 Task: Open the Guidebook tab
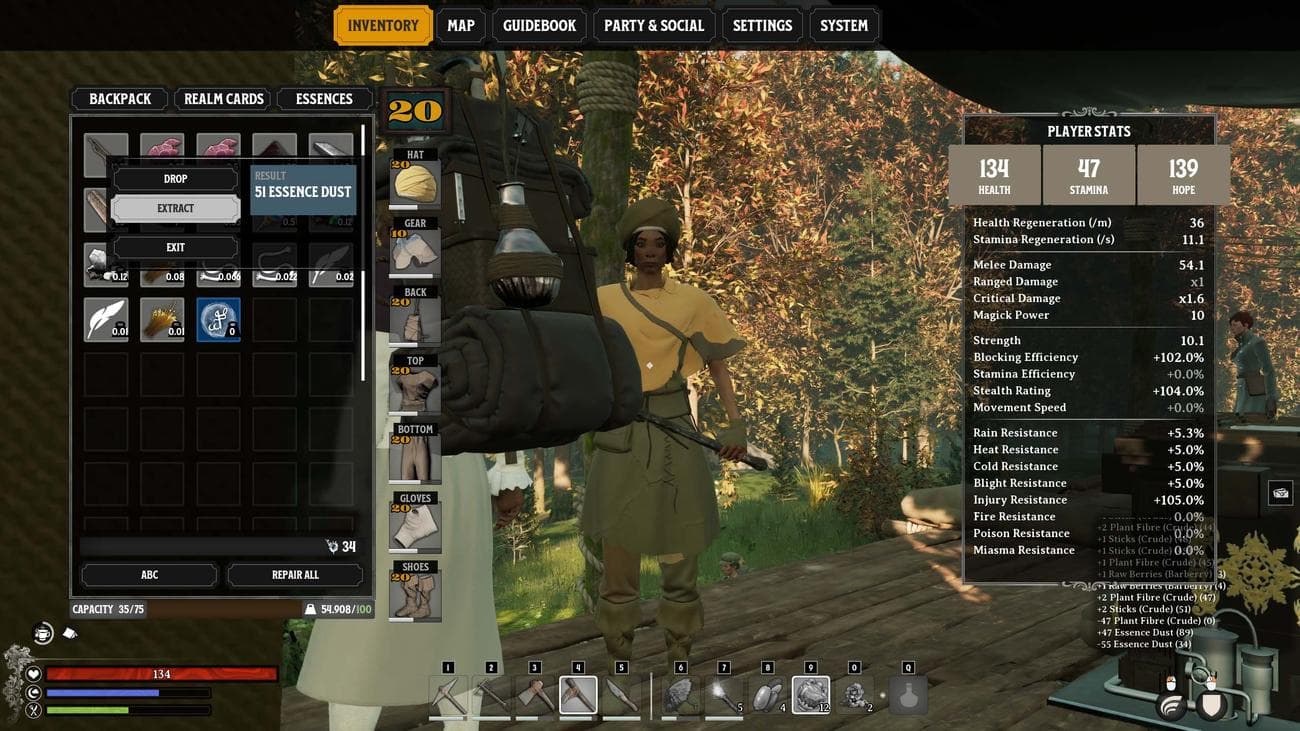[x=539, y=26]
